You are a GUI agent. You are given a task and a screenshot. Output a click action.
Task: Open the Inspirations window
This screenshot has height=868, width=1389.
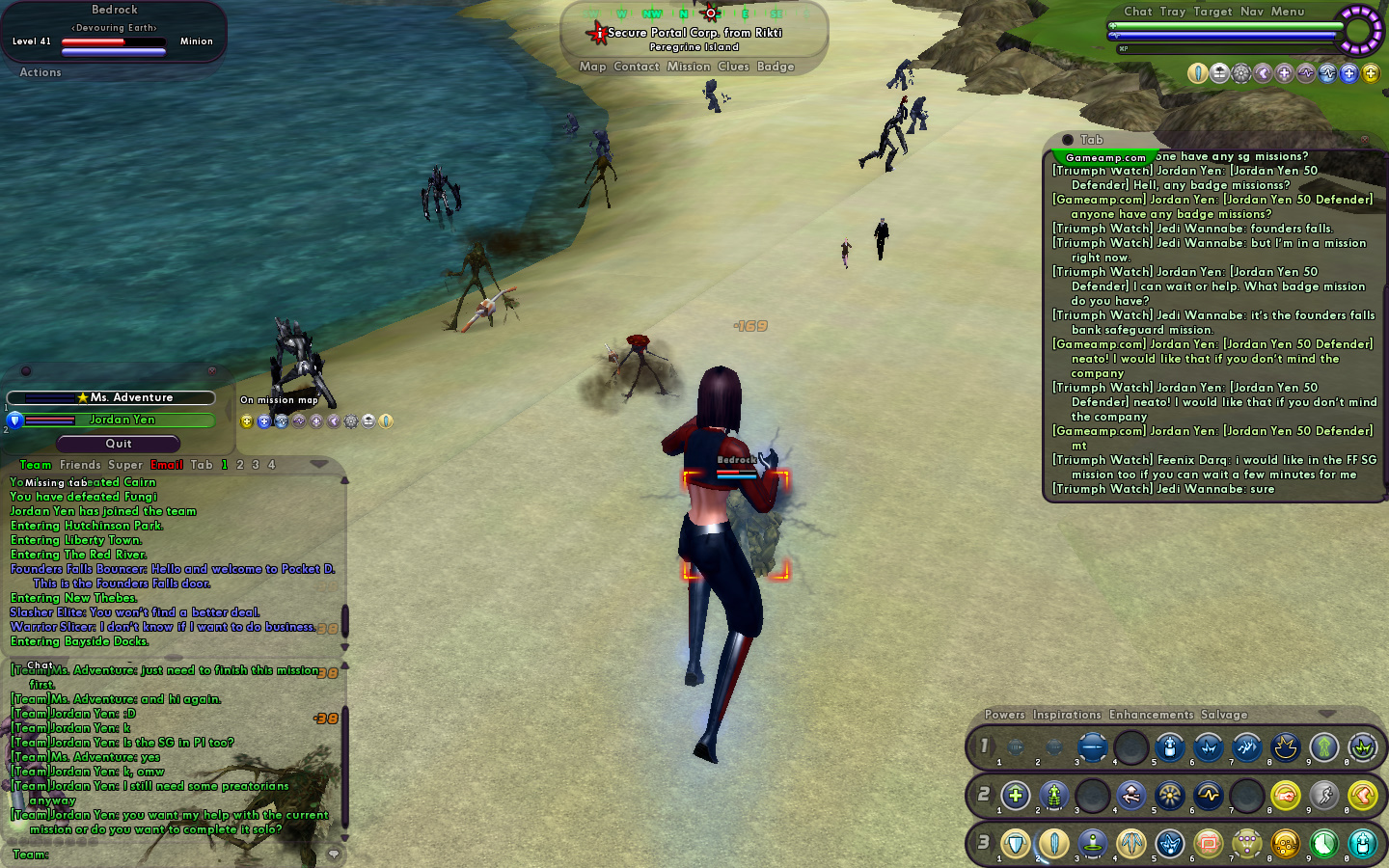click(x=1067, y=715)
